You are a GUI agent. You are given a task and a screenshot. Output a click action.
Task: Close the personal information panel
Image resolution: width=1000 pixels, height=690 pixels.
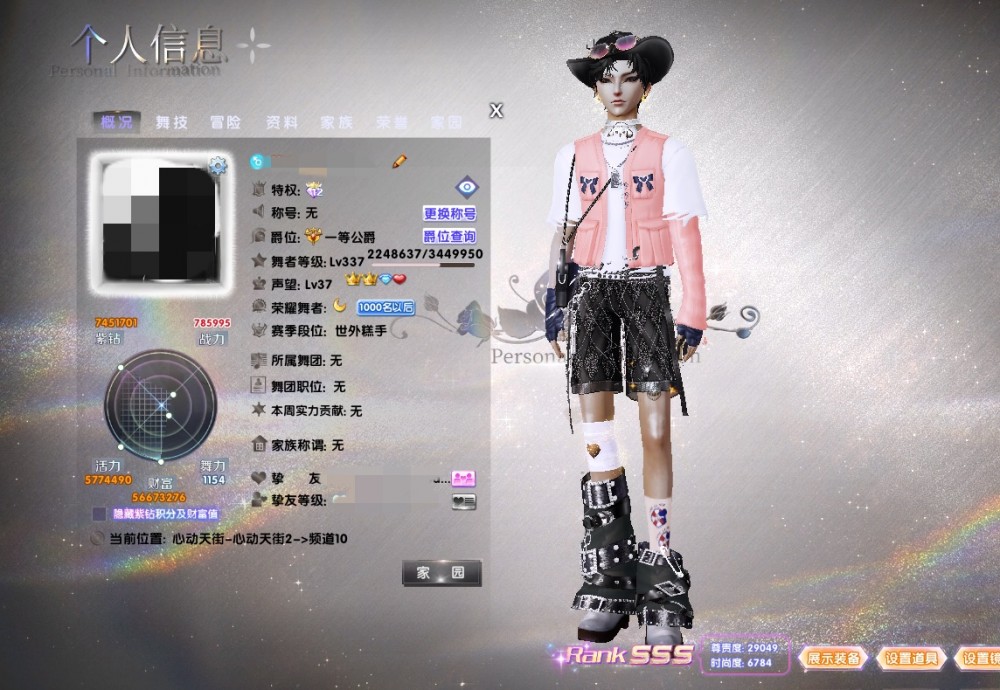pos(496,110)
